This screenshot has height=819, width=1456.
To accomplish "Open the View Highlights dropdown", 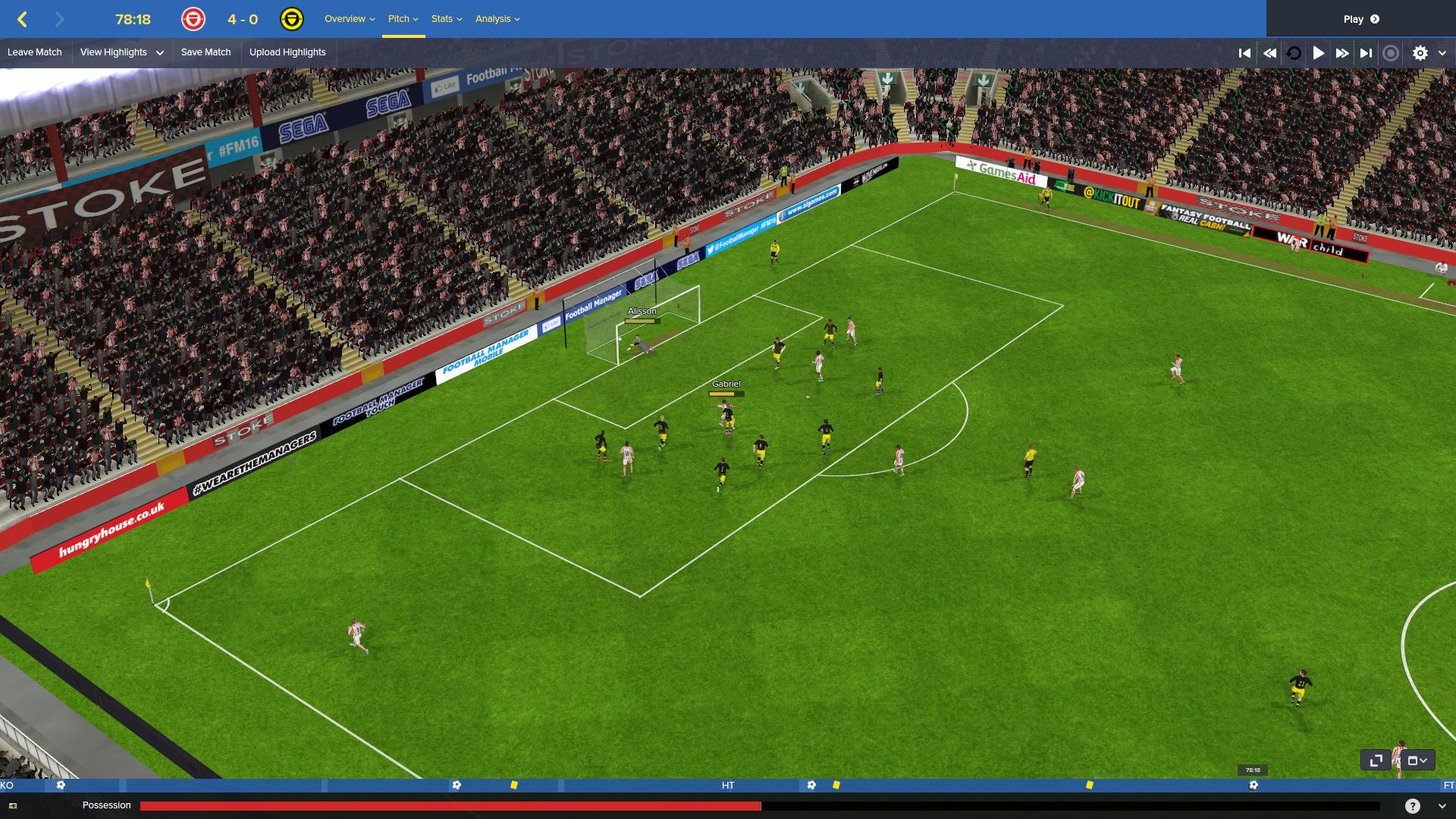I will click(121, 52).
